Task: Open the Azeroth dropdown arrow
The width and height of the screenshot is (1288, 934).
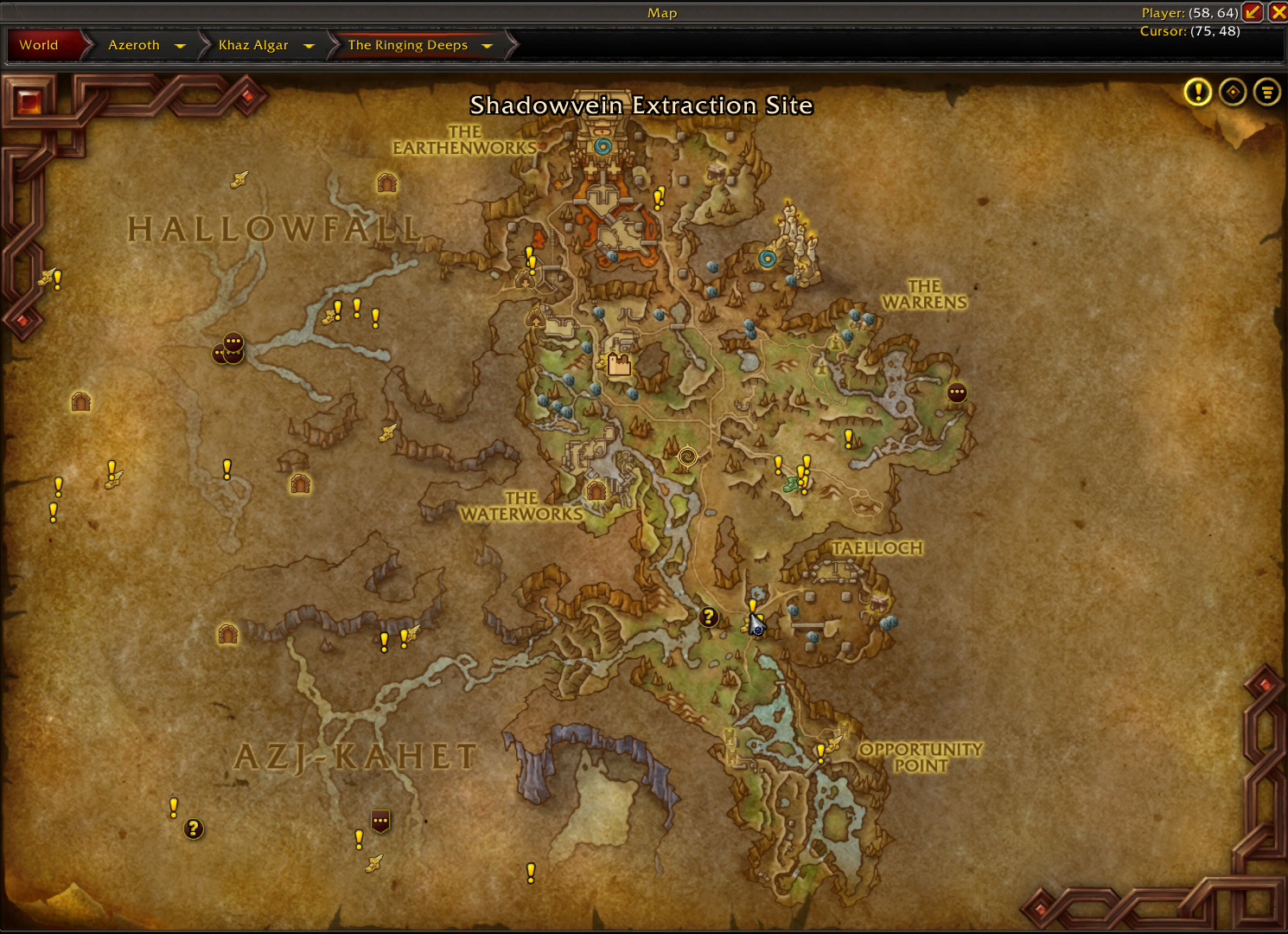Action: 180,46
